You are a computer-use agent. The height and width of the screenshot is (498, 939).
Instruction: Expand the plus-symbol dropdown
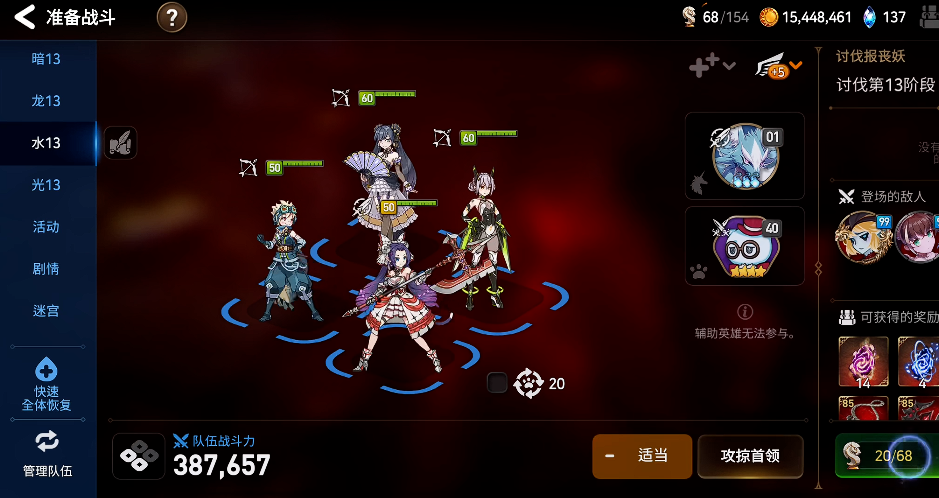tap(712, 66)
